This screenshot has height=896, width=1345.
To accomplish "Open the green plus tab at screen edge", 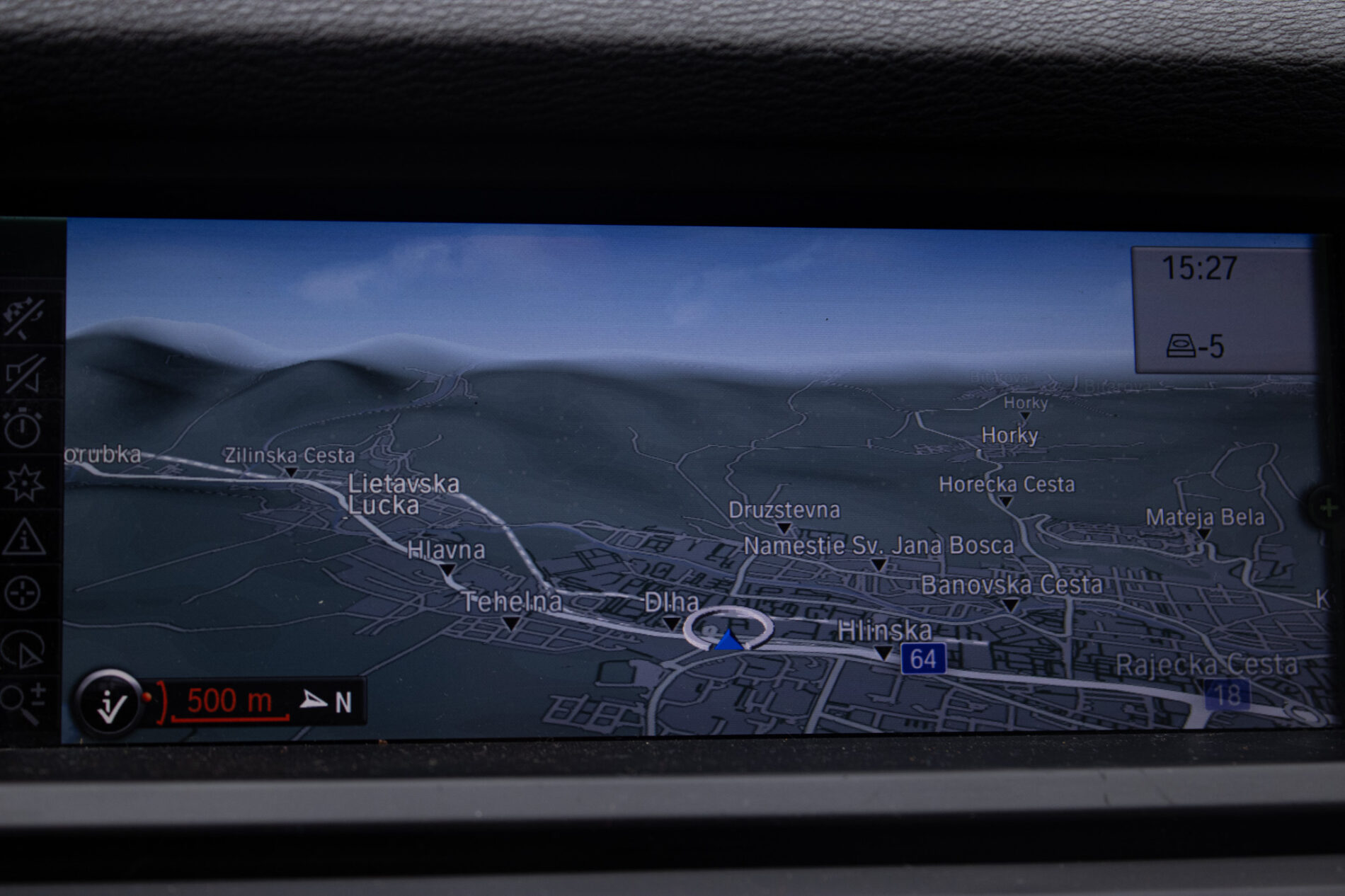I will pos(1328,507).
